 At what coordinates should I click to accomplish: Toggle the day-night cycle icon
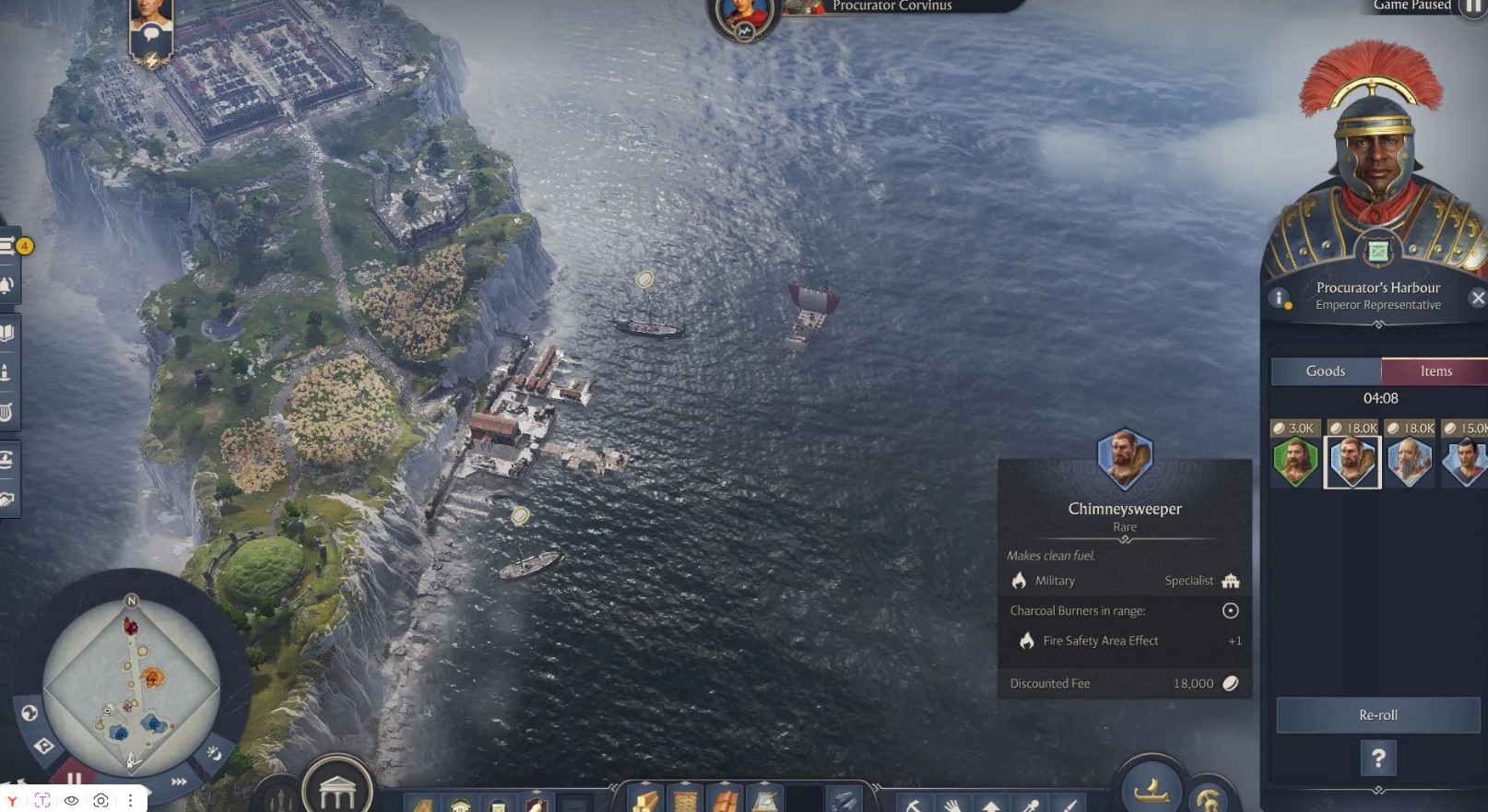click(x=214, y=753)
